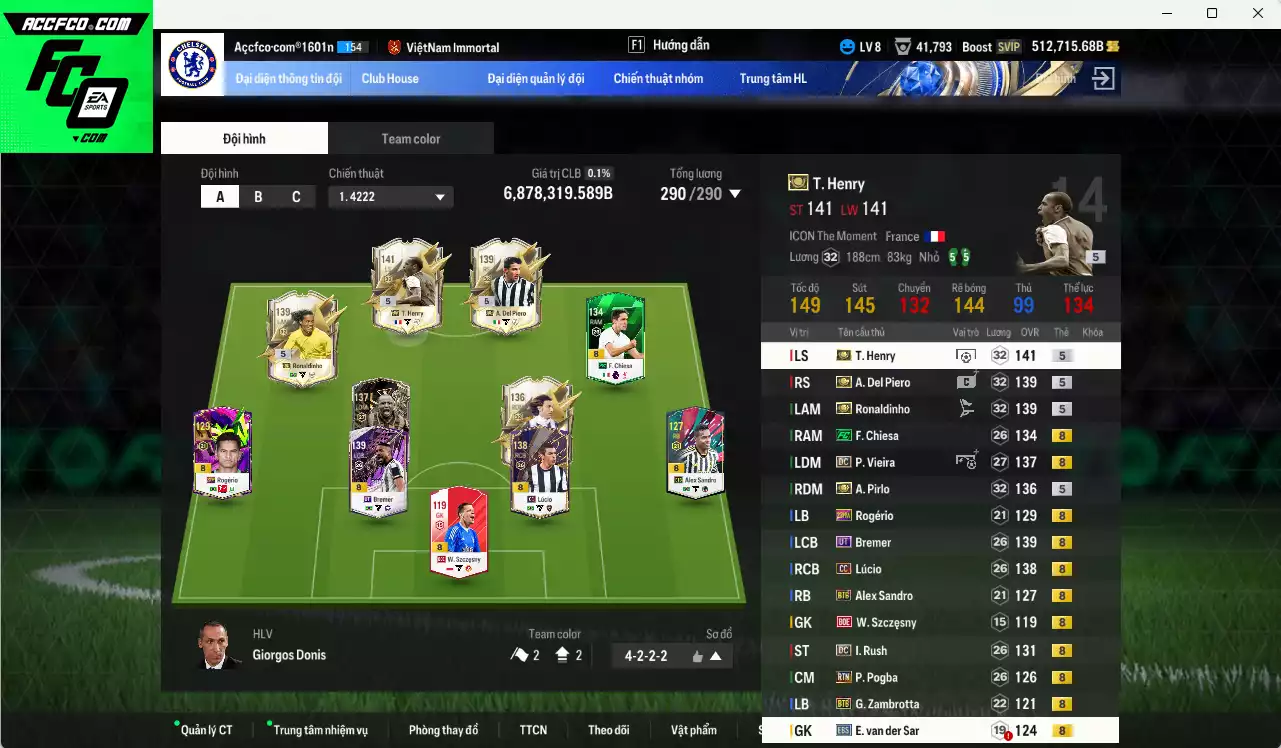This screenshot has height=748, width=1281.
Task: Select formation slot A
Action: [x=219, y=196]
